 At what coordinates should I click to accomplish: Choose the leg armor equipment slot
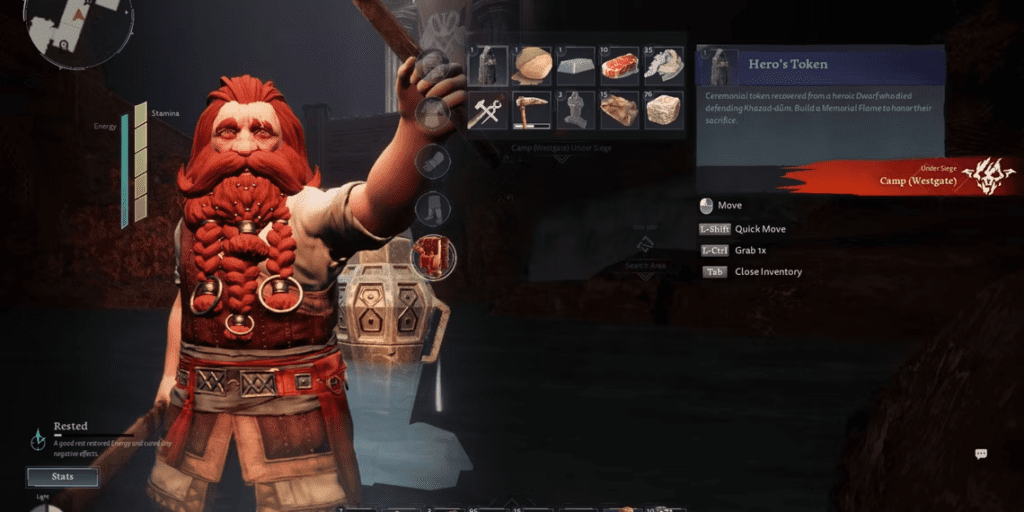click(x=433, y=209)
